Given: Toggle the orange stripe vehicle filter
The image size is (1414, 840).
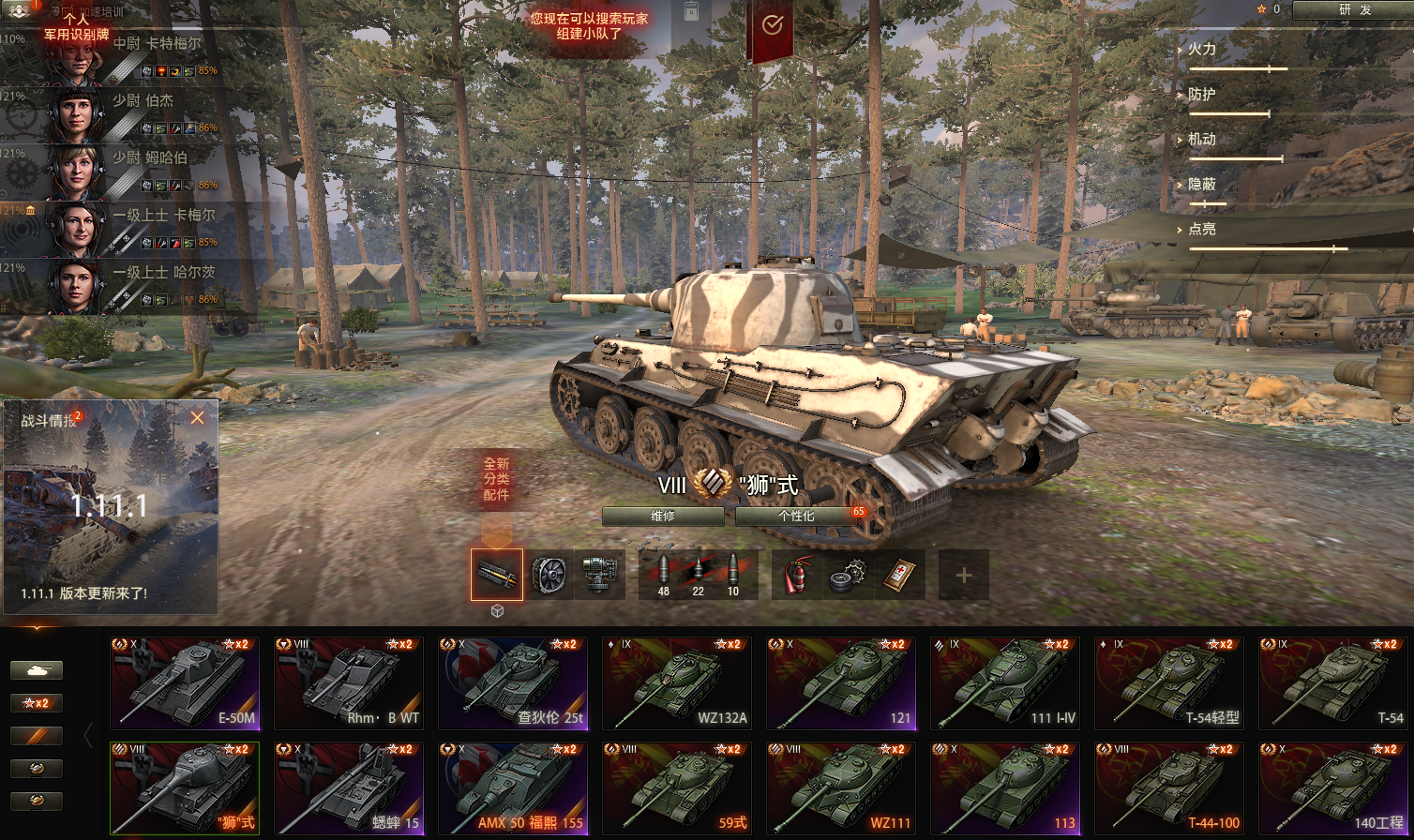Looking at the screenshot, I should (37, 735).
